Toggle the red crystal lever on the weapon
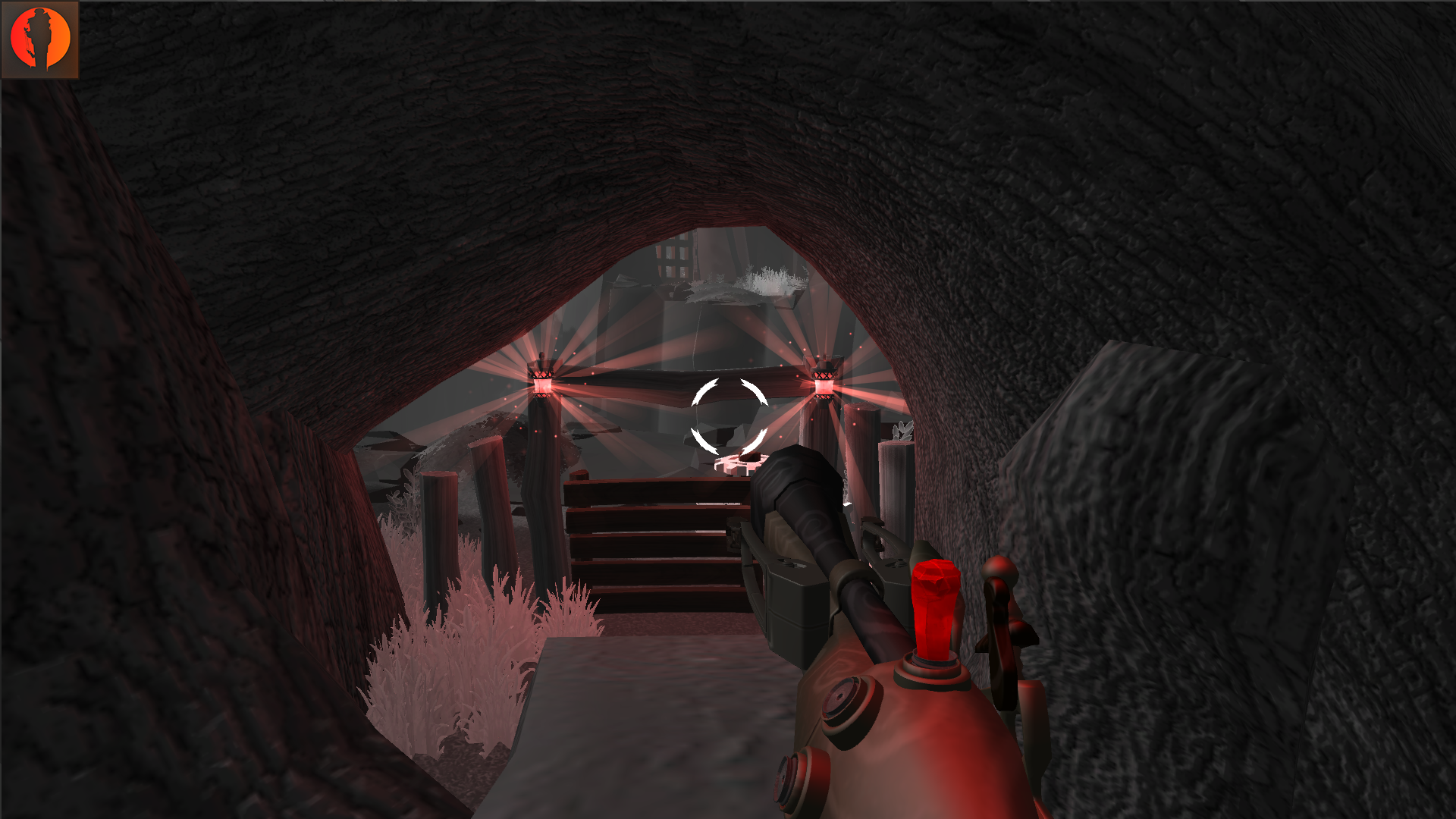 click(x=936, y=607)
